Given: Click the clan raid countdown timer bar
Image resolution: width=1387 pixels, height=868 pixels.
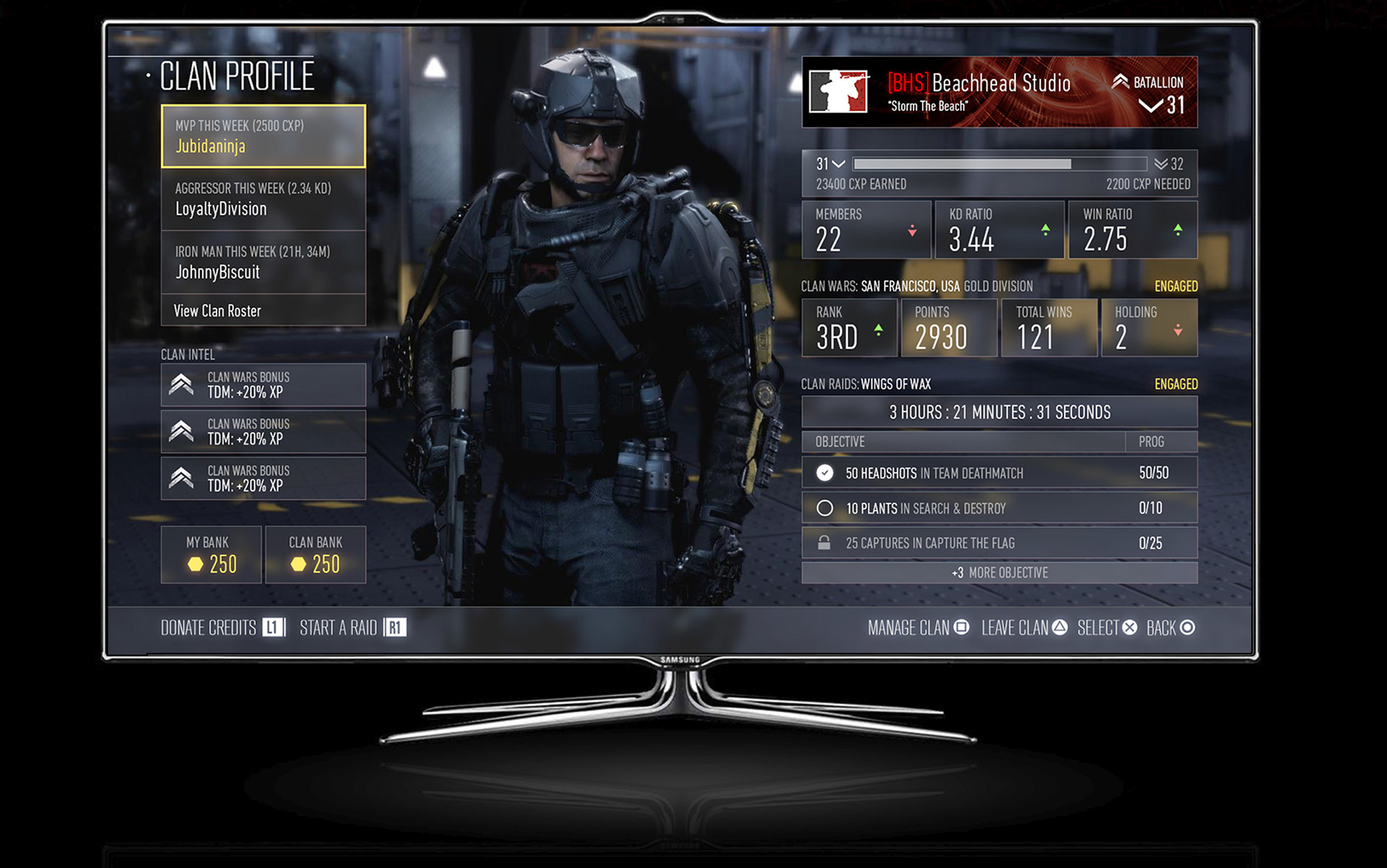Looking at the screenshot, I should (999, 412).
